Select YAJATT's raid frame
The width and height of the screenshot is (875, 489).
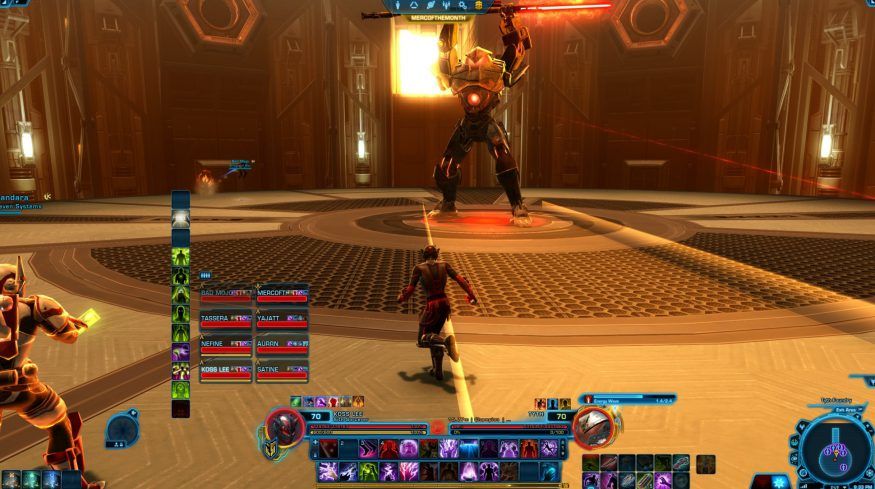282,320
